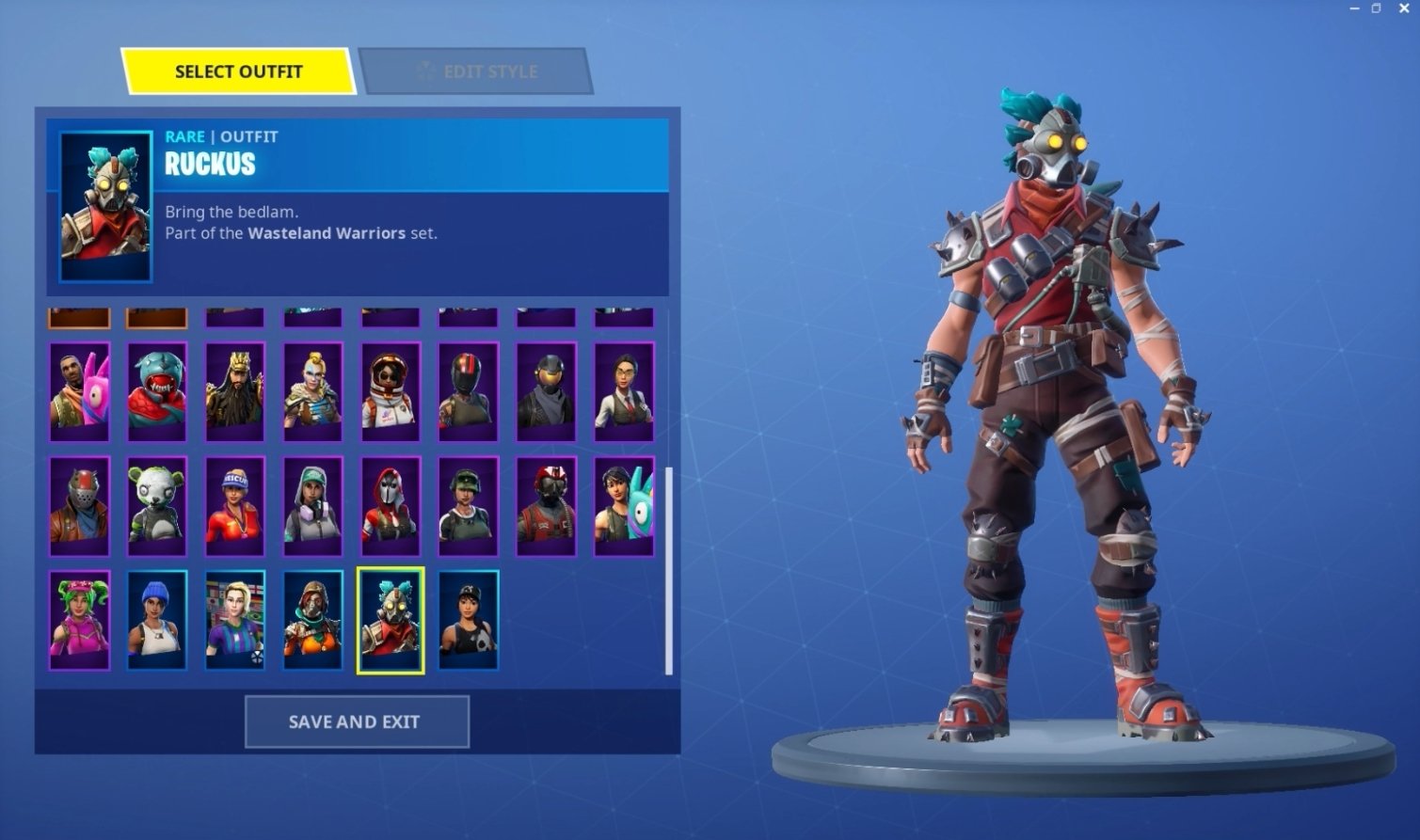This screenshot has height=840, width=1420.
Task: Select the Rust Lord outfit
Action: 79,506
